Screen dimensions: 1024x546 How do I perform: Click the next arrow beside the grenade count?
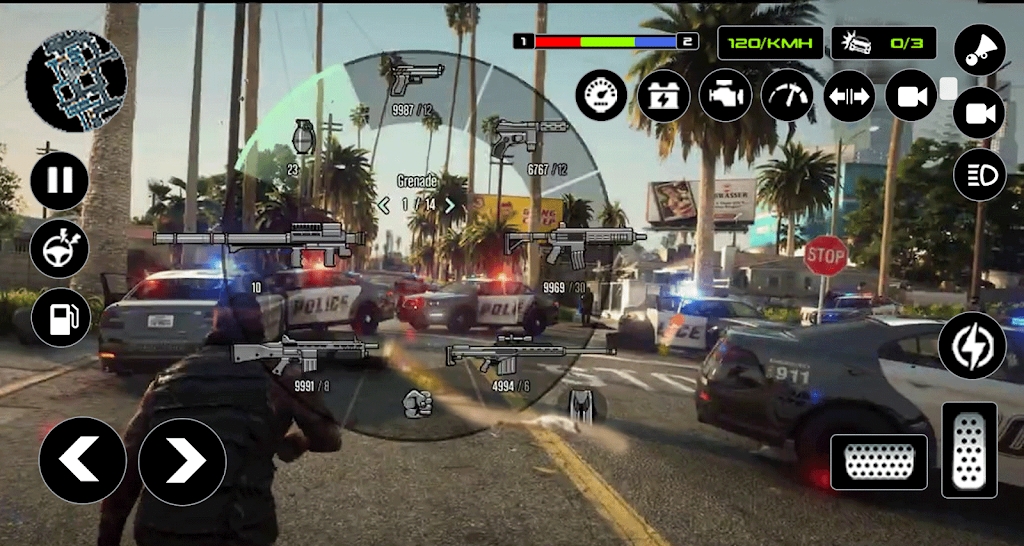click(450, 204)
